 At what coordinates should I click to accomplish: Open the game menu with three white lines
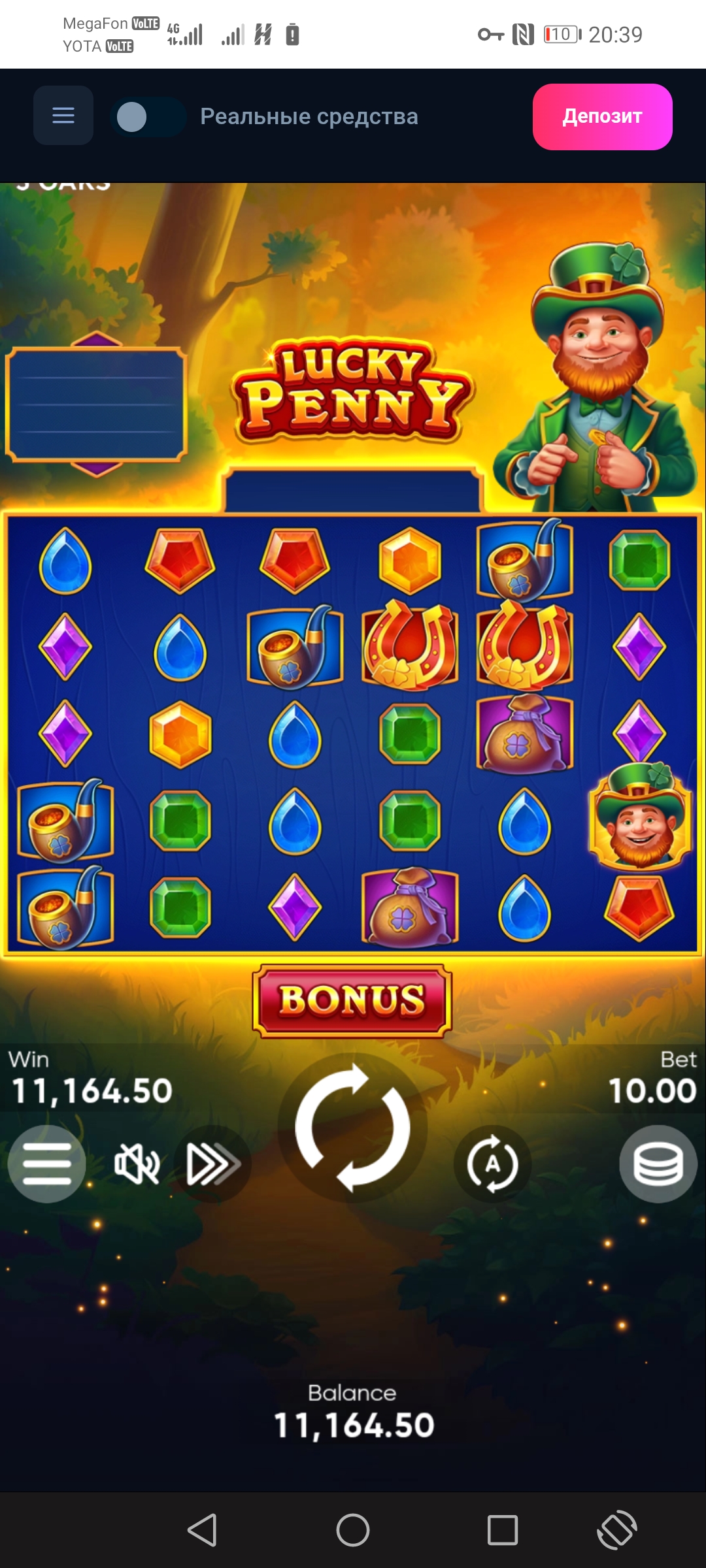[x=46, y=1164]
